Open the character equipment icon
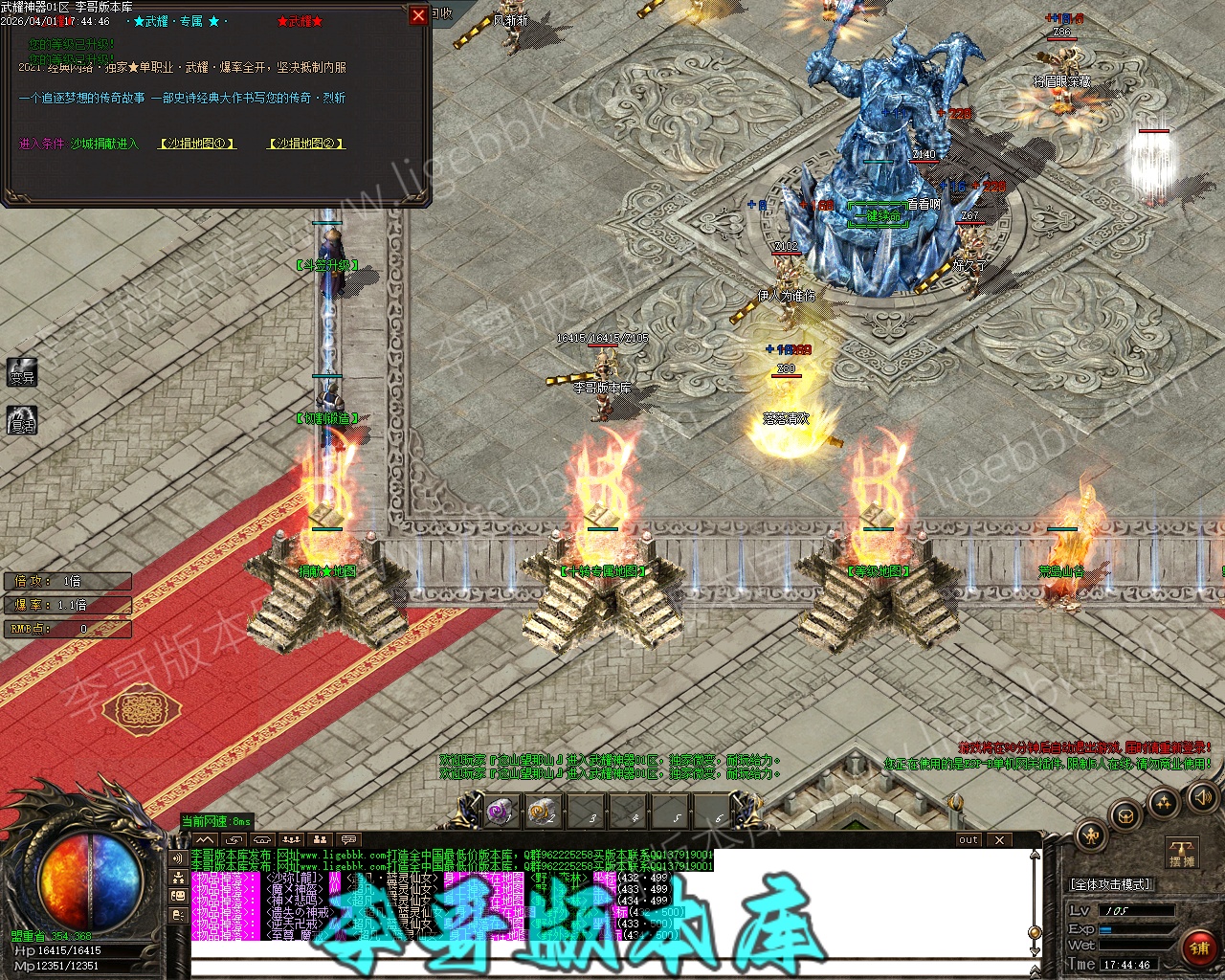 (x=1091, y=835)
